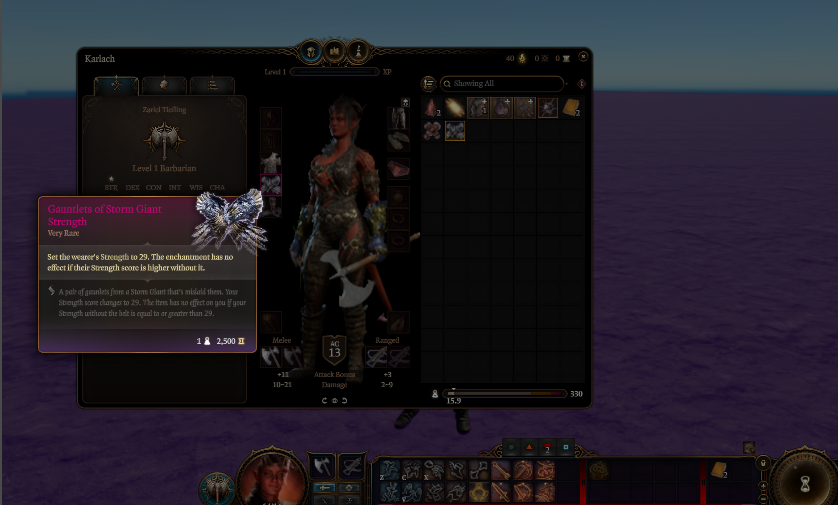The width and height of the screenshot is (838, 505).
Task: Select the equipped gauntlets slot
Action: 270,184
